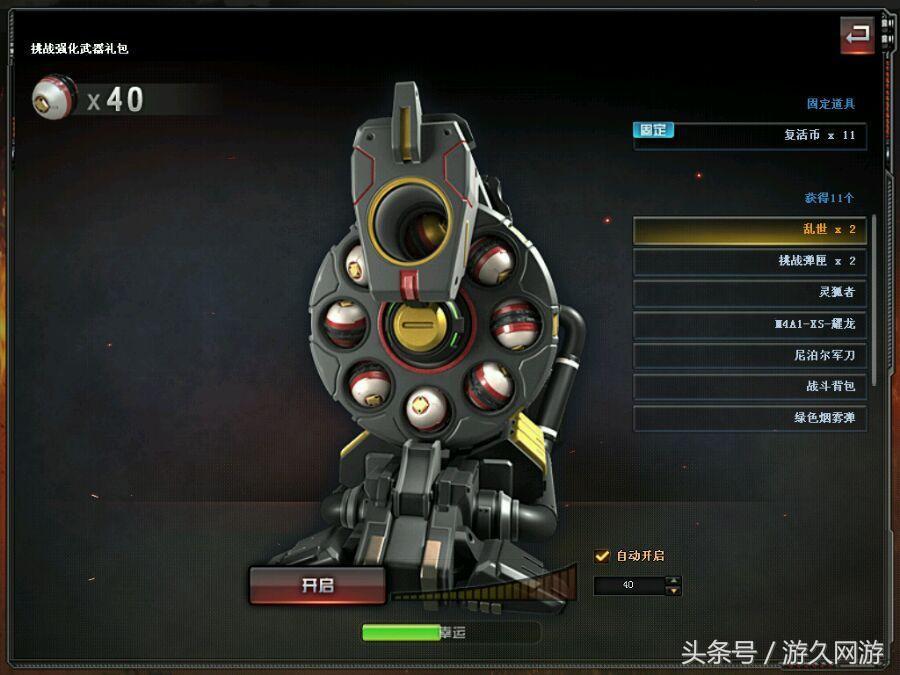The image size is (900, 675).
Task: Select the fixed item 复活币 x 11 row
Action: (x=749, y=135)
